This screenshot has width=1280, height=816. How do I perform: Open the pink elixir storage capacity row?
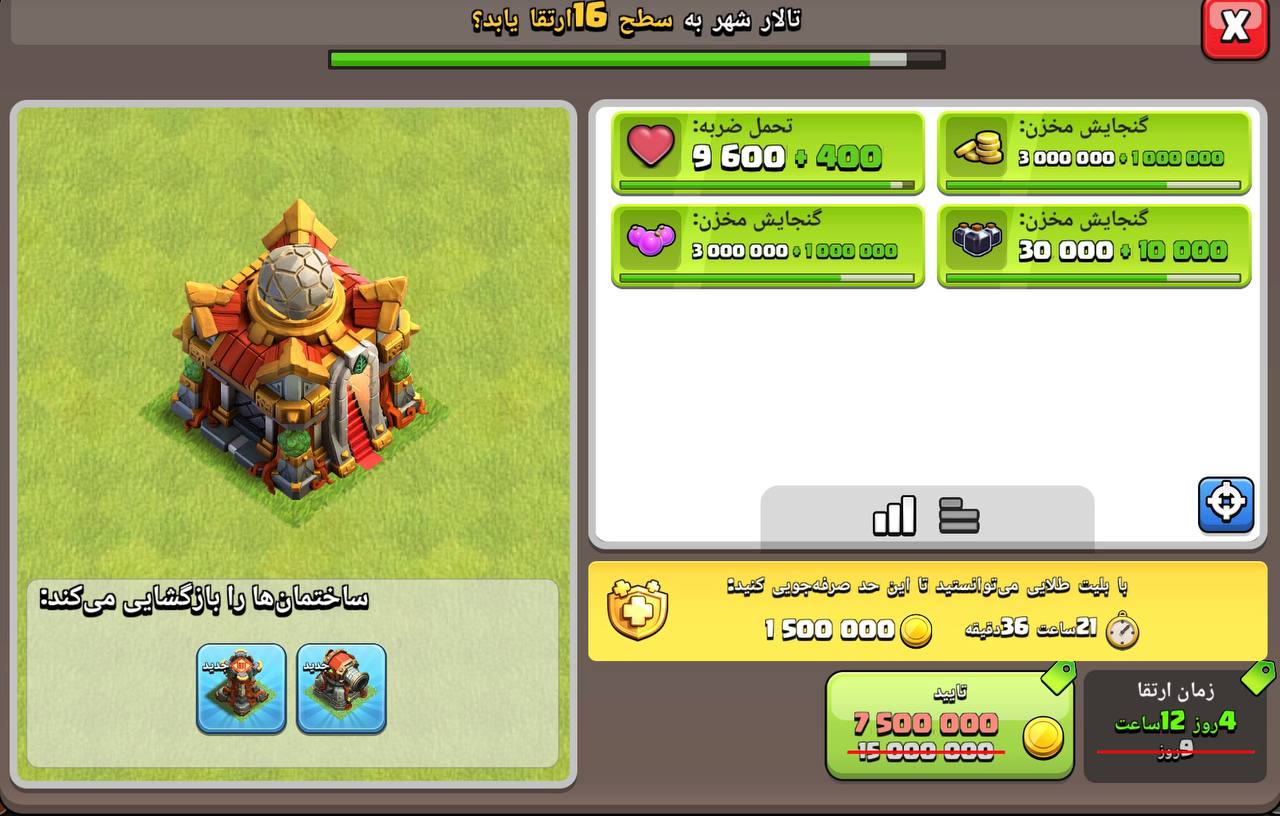(767, 245)
